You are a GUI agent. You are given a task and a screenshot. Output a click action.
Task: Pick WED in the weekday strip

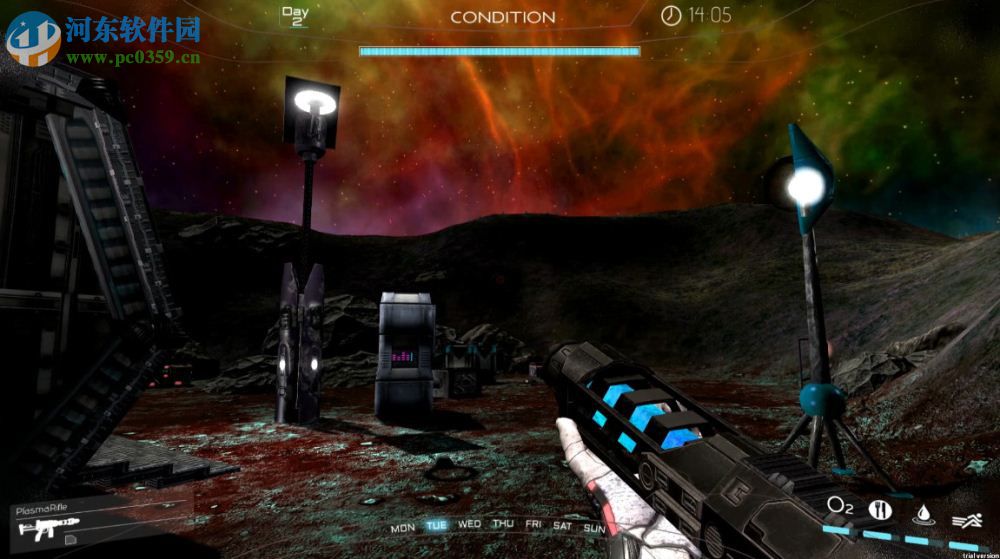pos(469,524)
